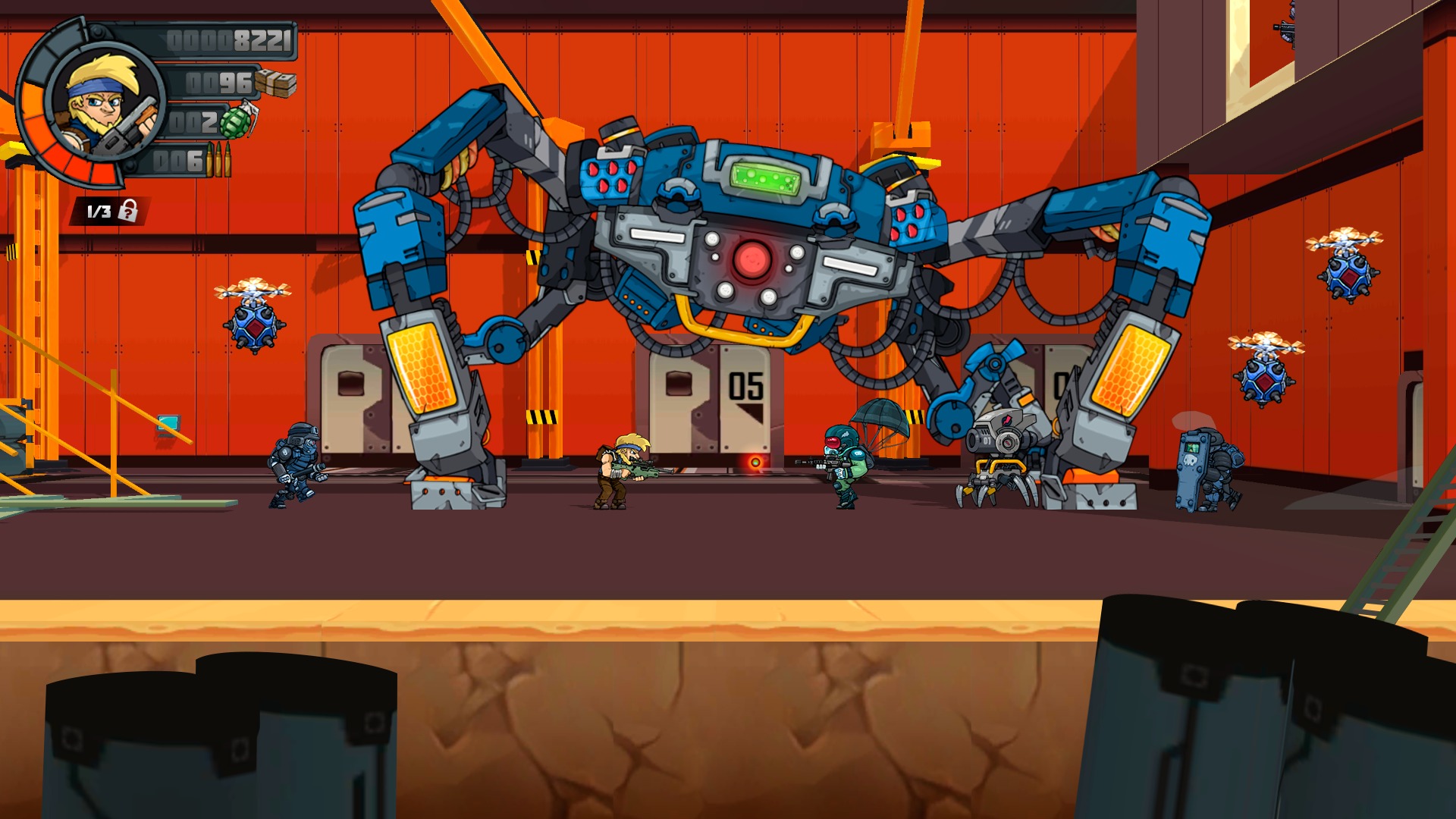Click the cash bundle icon
The height and width of the screenshot is (819, 1456).
tap(275, 83)
